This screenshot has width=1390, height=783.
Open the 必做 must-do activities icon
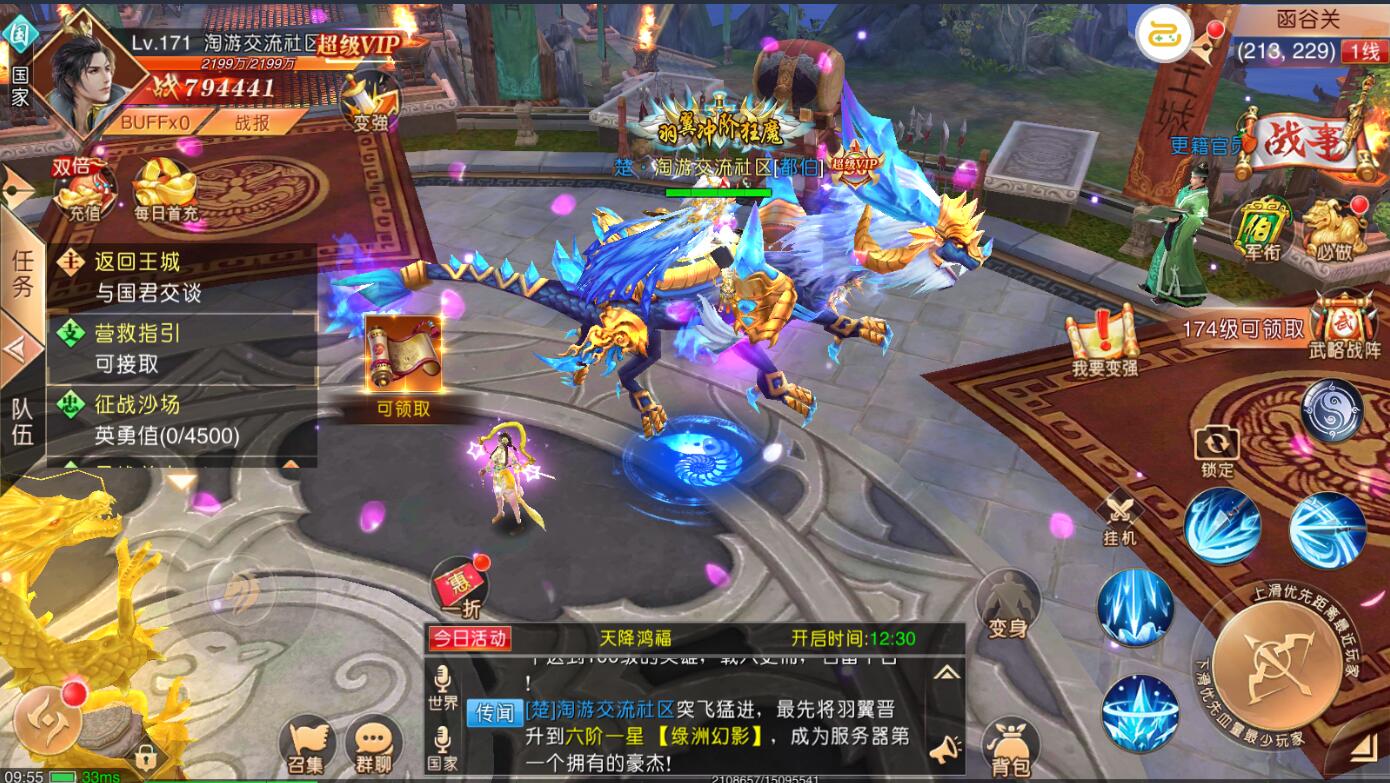point(1334,229)
